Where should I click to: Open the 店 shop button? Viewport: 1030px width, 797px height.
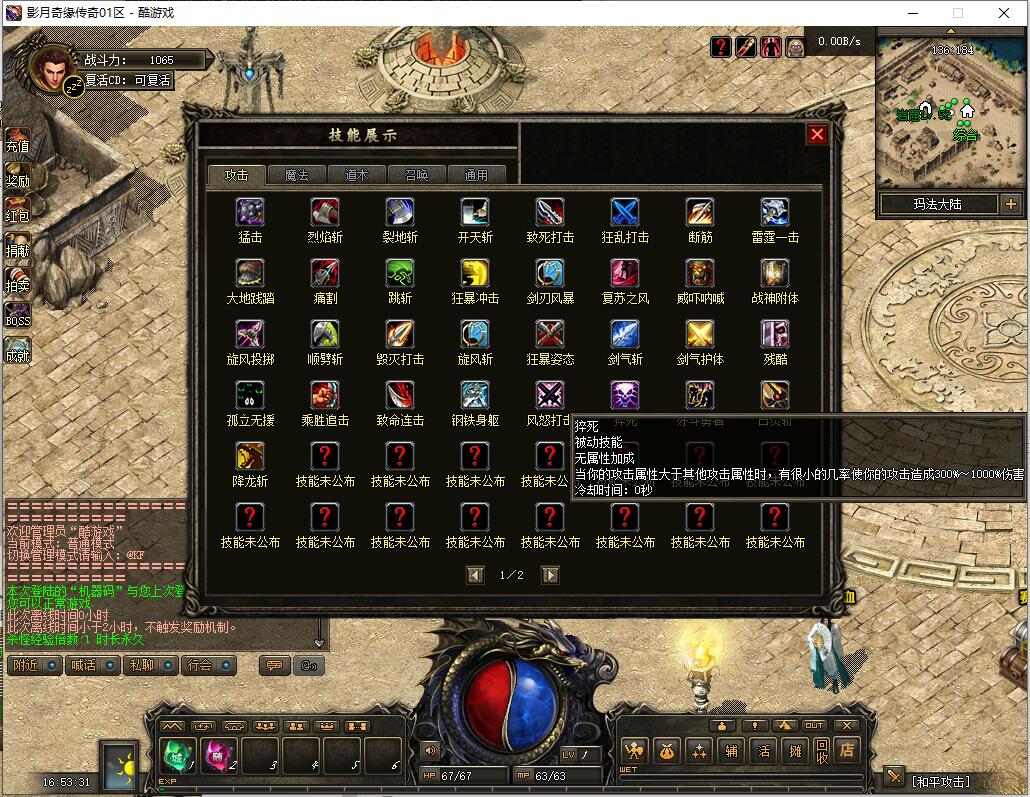tap(847, 750)
